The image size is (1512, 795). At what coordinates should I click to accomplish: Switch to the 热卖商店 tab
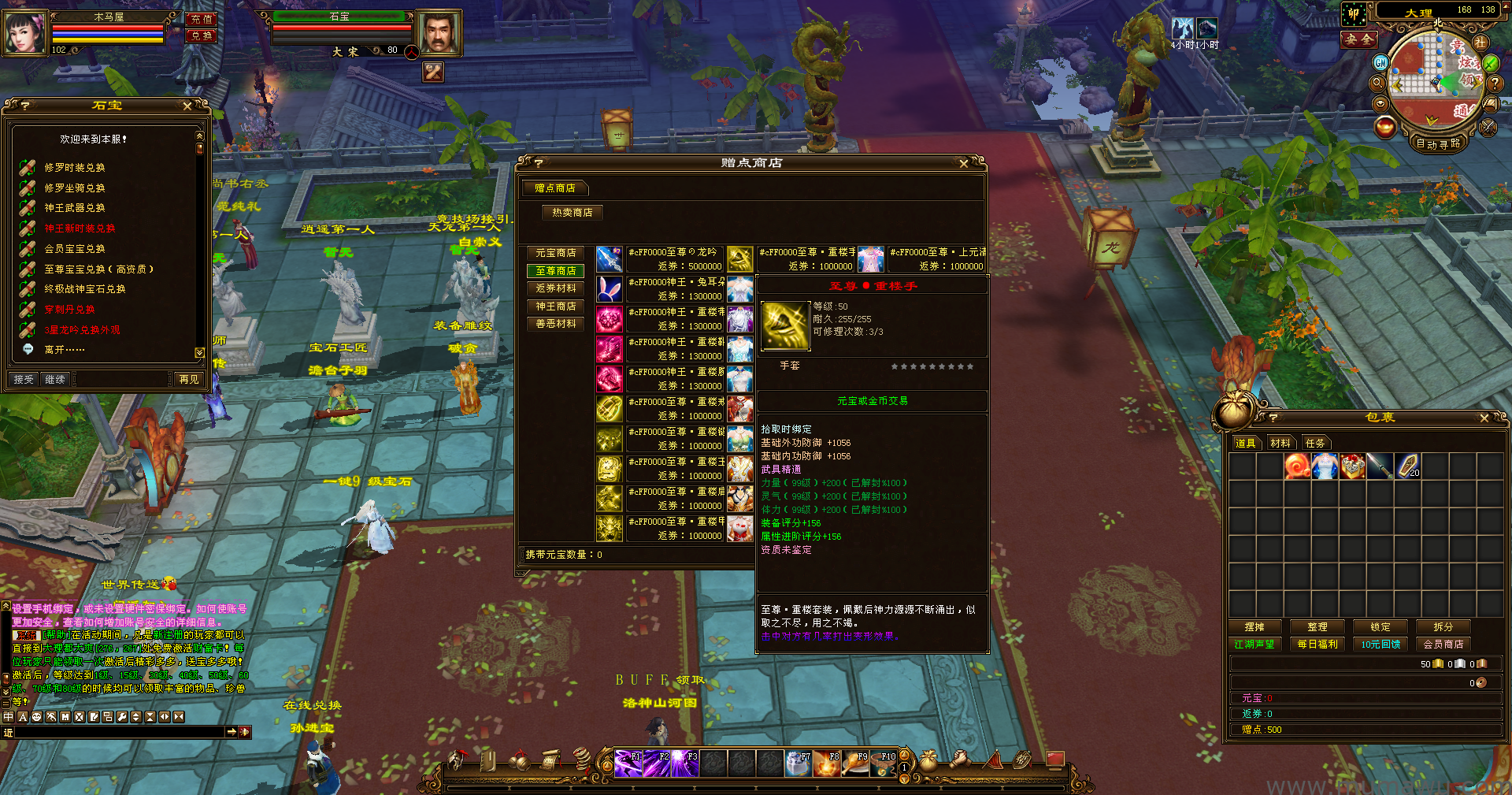[x=572, y=213]
